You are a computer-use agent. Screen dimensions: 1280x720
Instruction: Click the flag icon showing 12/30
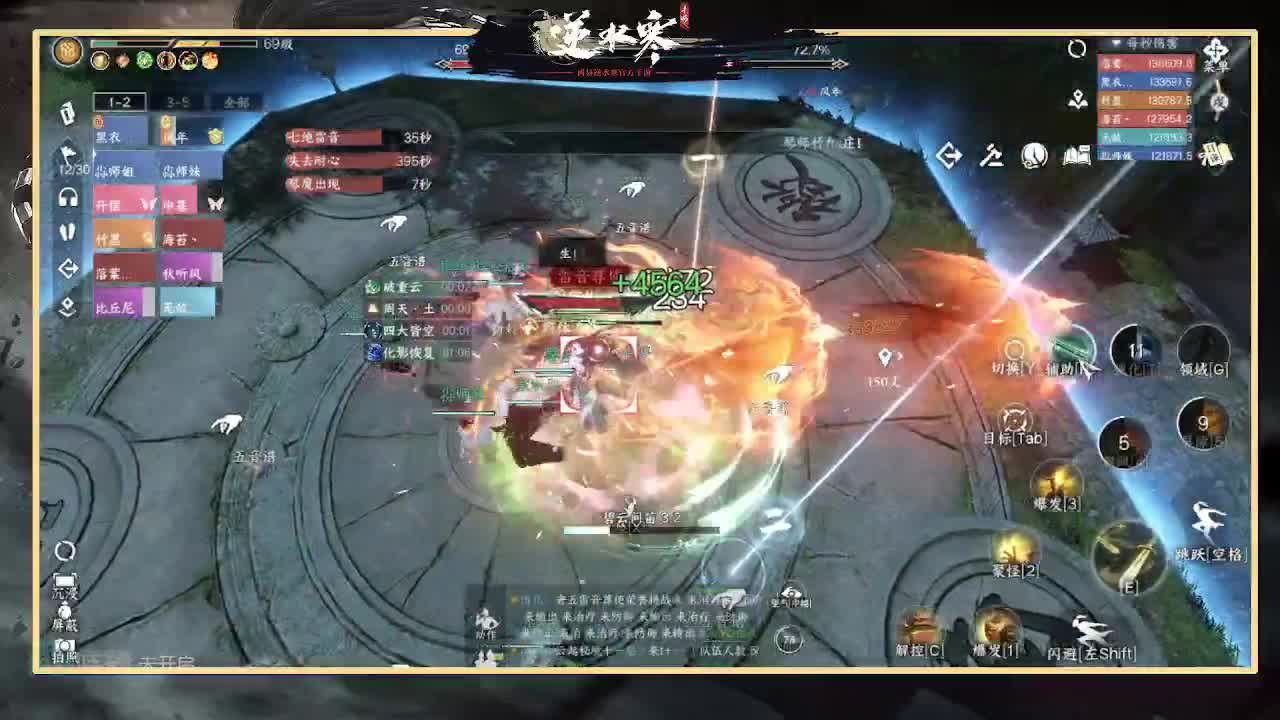point(68,152)
